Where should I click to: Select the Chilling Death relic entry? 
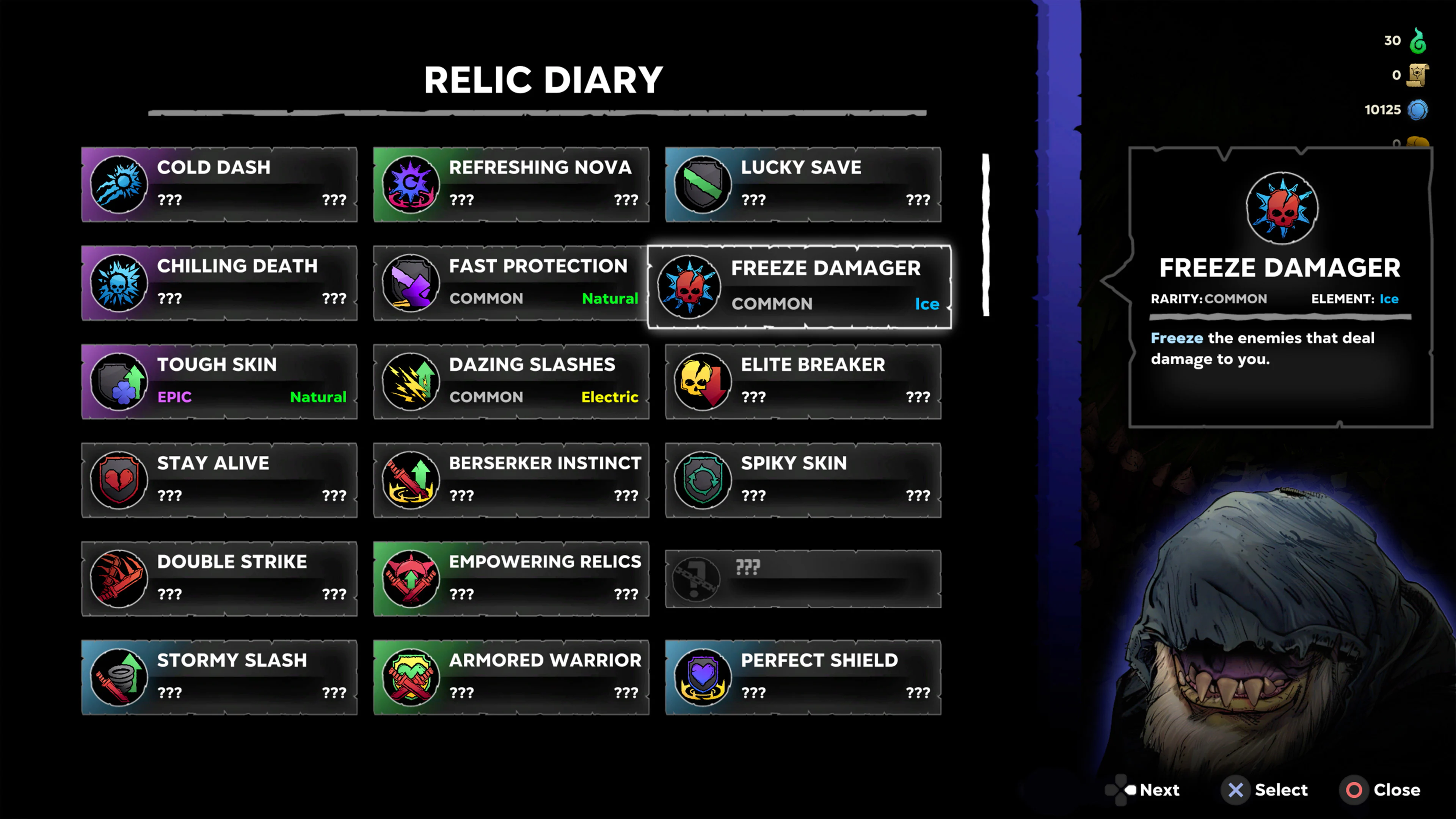point(219,282)
